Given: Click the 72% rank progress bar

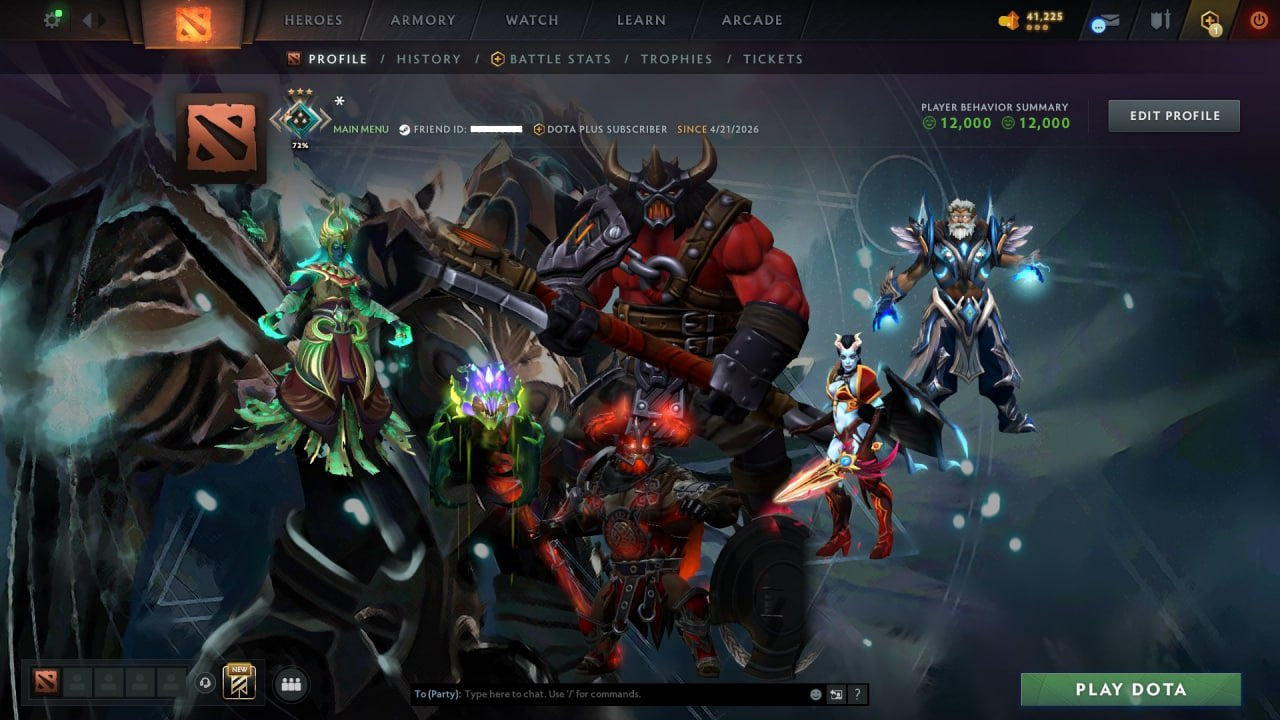Looking at the screenshot, I should pyautogui.click(x=299, y=143).
